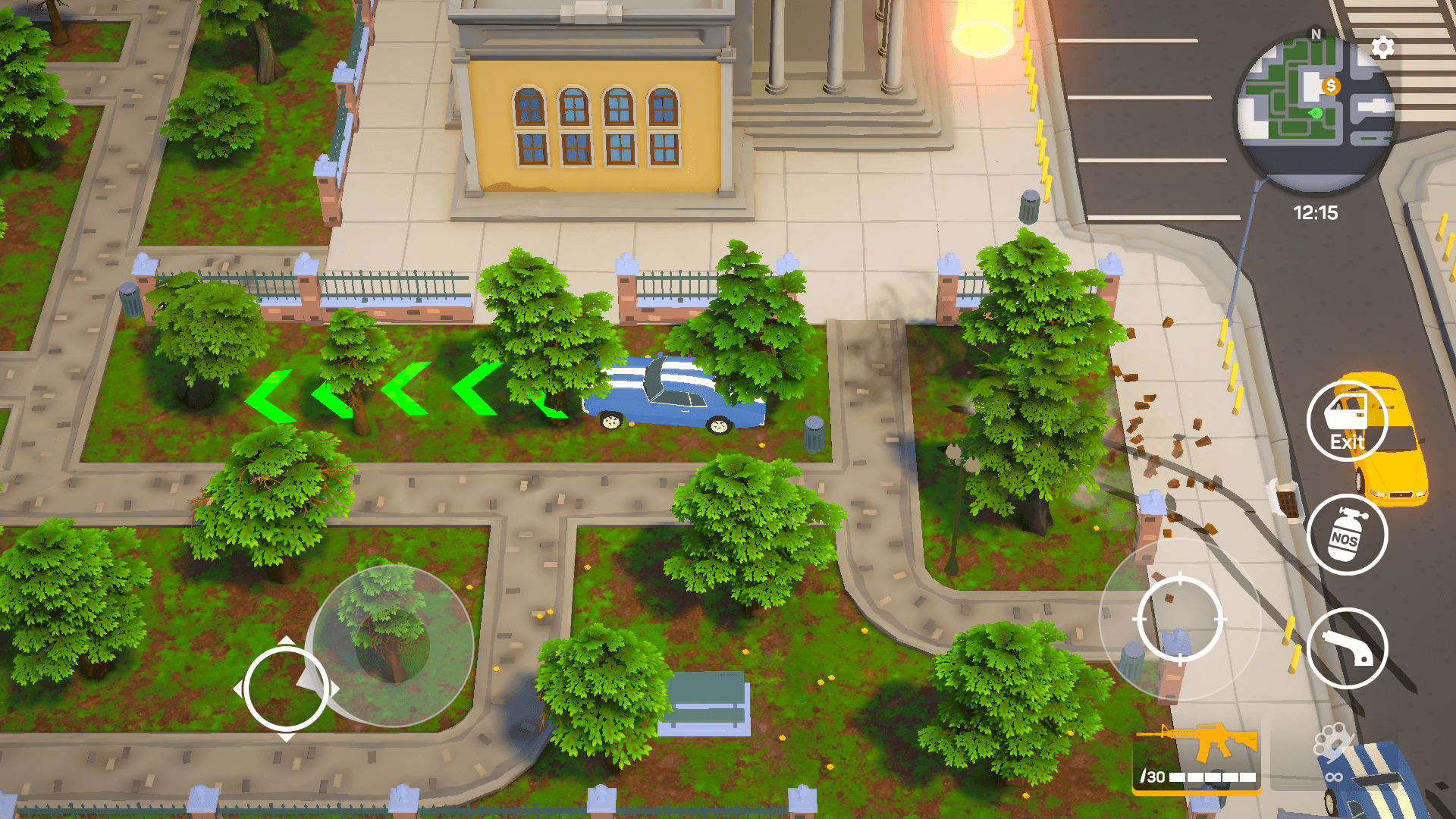
Task: Select the orange assault rifle weapon slot
Action: click(1197, 756)
